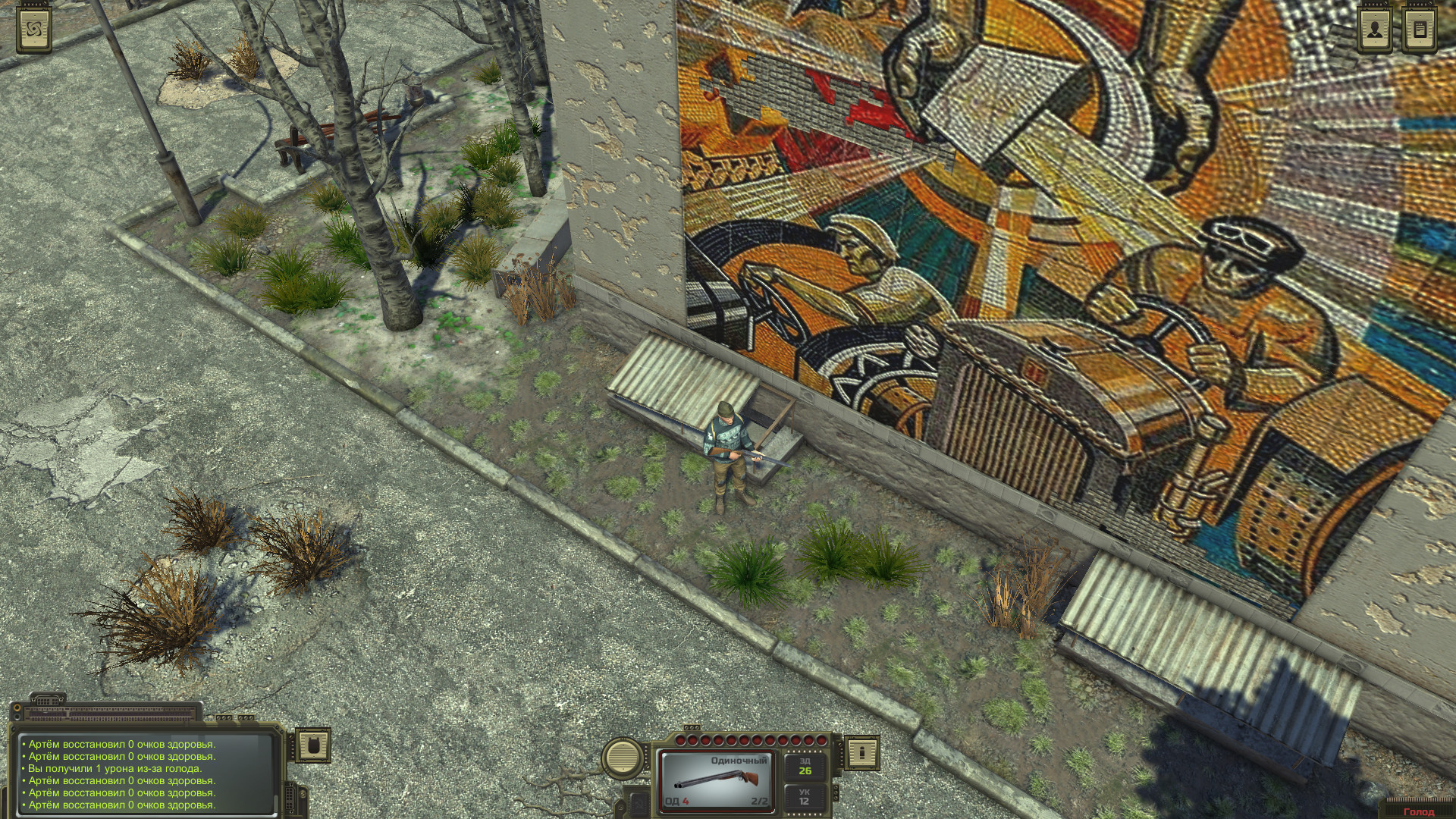
Task: Open the journal icon in top-right corner
Action: (1420, 28)
